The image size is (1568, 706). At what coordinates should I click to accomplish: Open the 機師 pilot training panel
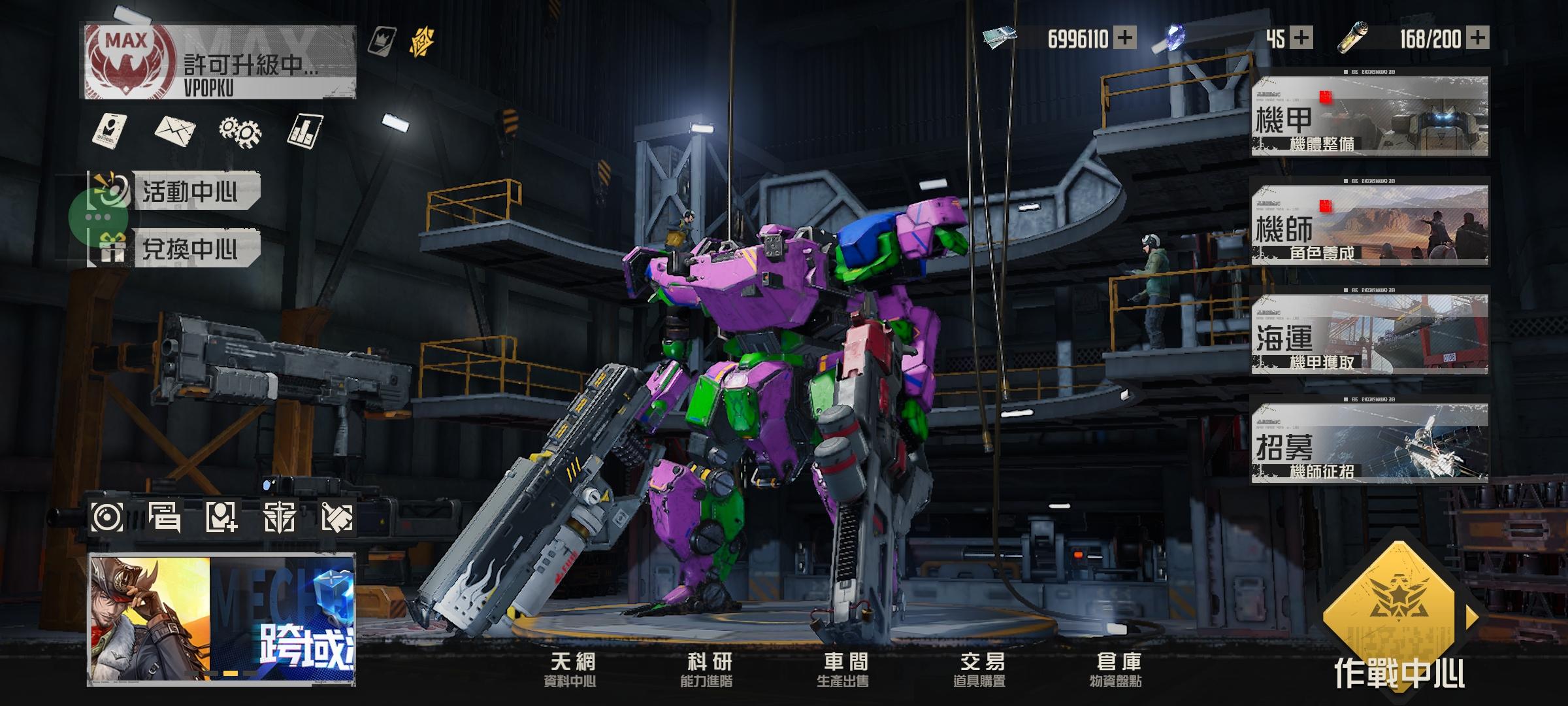[x=1369, y=226]
